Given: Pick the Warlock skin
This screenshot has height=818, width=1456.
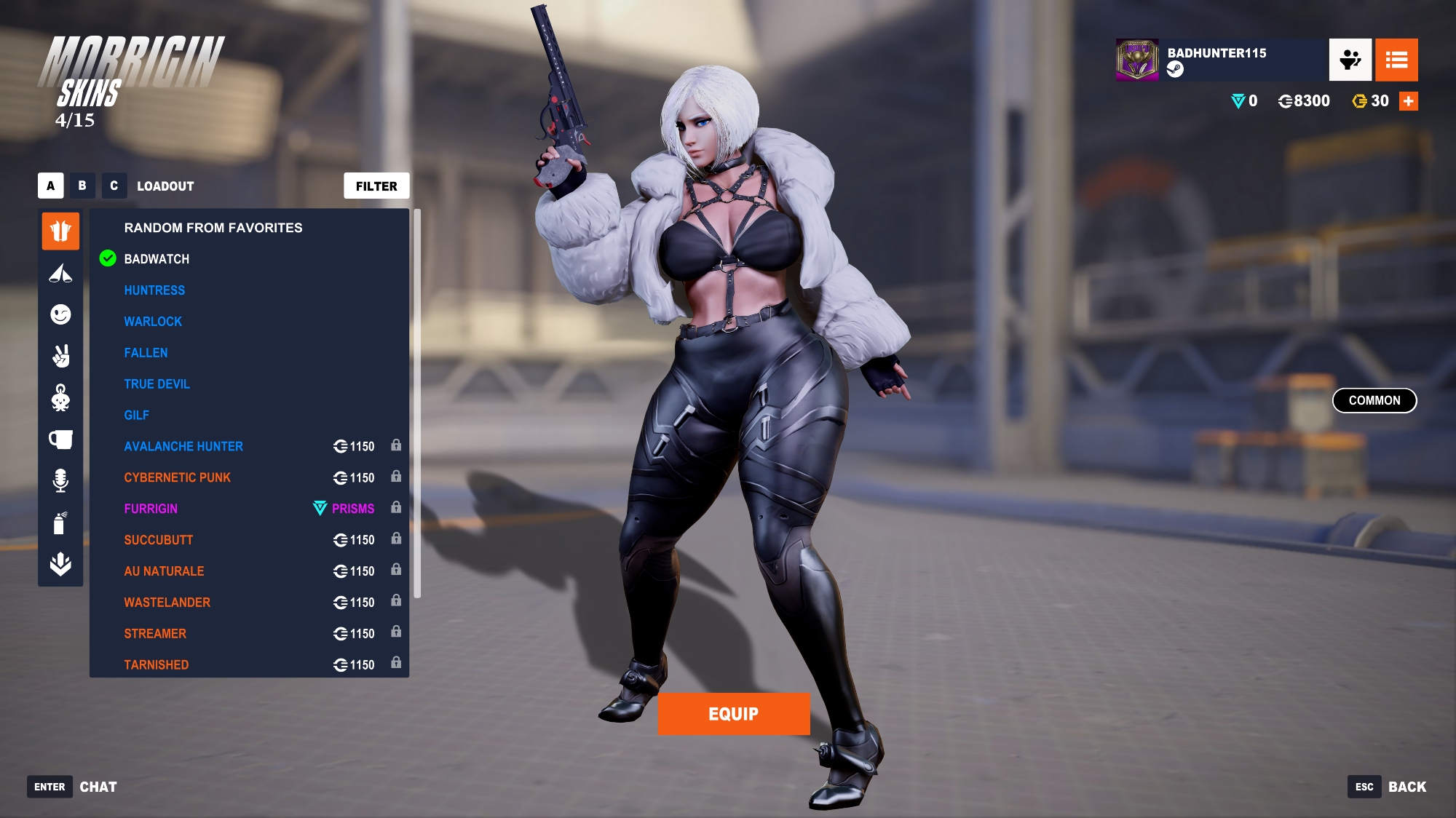Looking at the screenshot, I should [153, 322].
